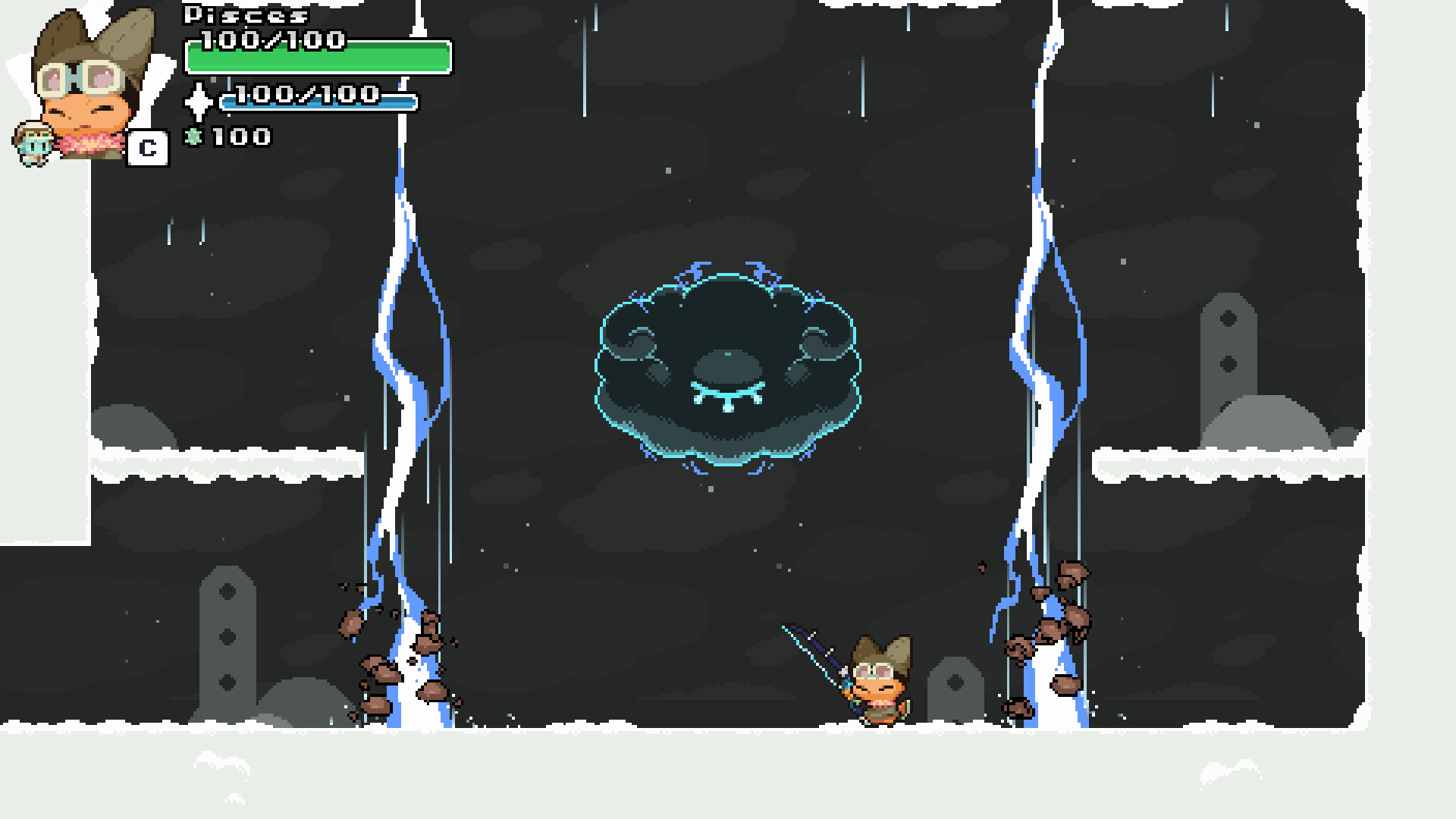Click the green turtle currency icon
The width and height of the screenshot is (1456, 819).
[x=194, y=138]
